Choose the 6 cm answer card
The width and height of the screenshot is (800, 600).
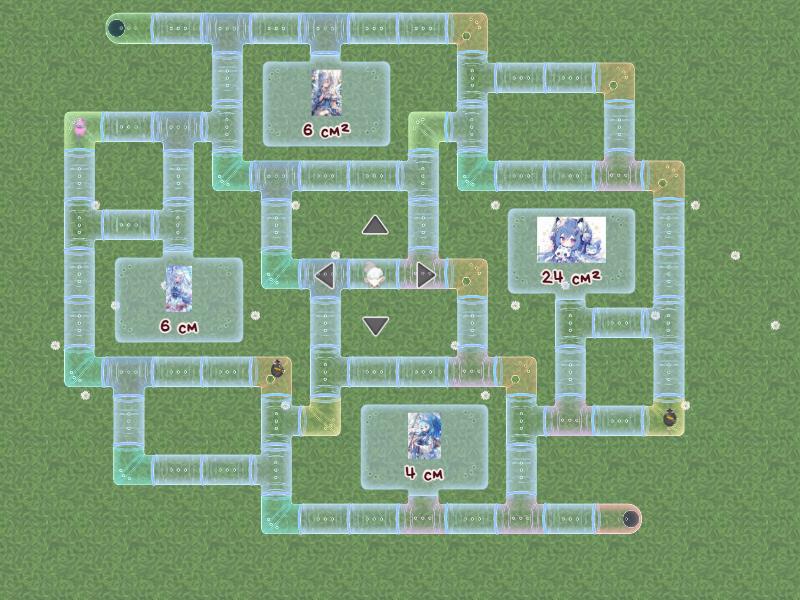click(178, 300)
